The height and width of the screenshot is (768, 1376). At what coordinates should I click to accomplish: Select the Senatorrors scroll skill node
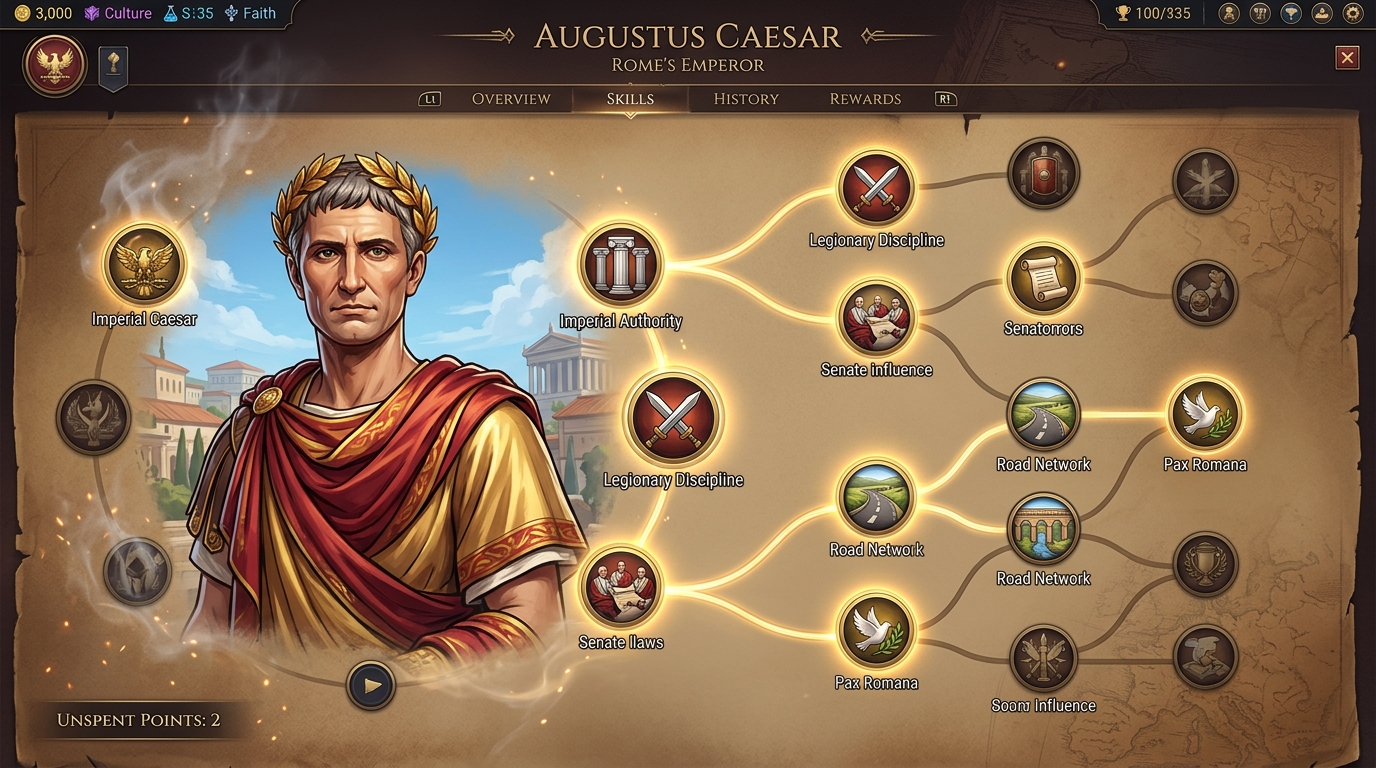coord(1043,279)
